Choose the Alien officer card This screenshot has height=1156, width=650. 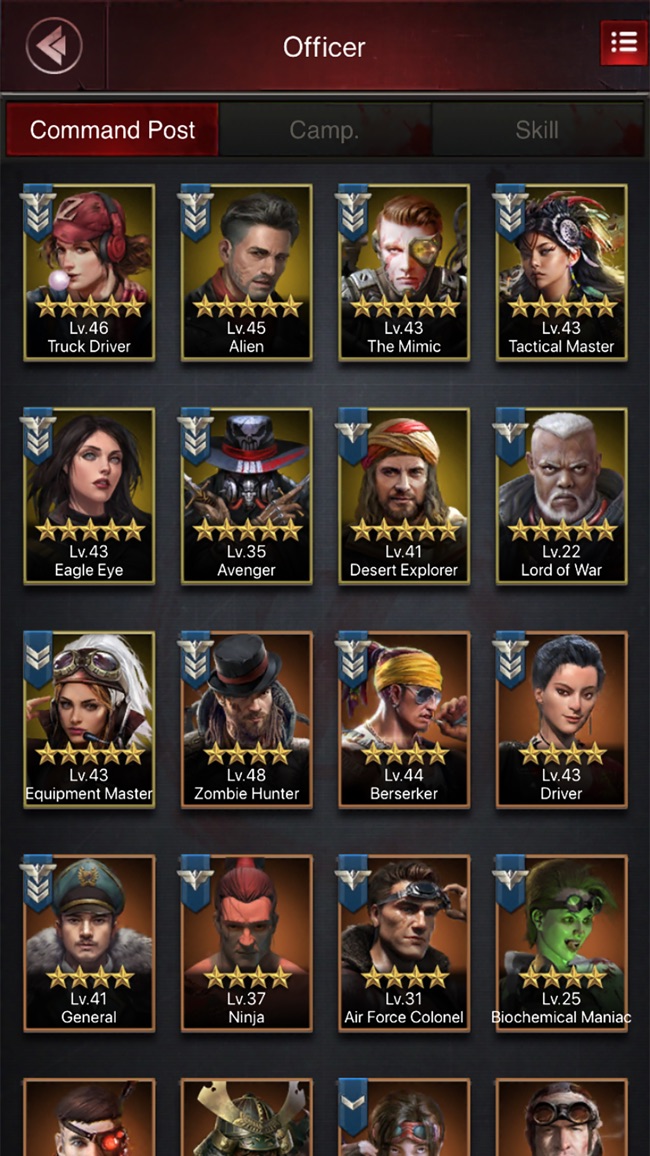coord(246,272)
